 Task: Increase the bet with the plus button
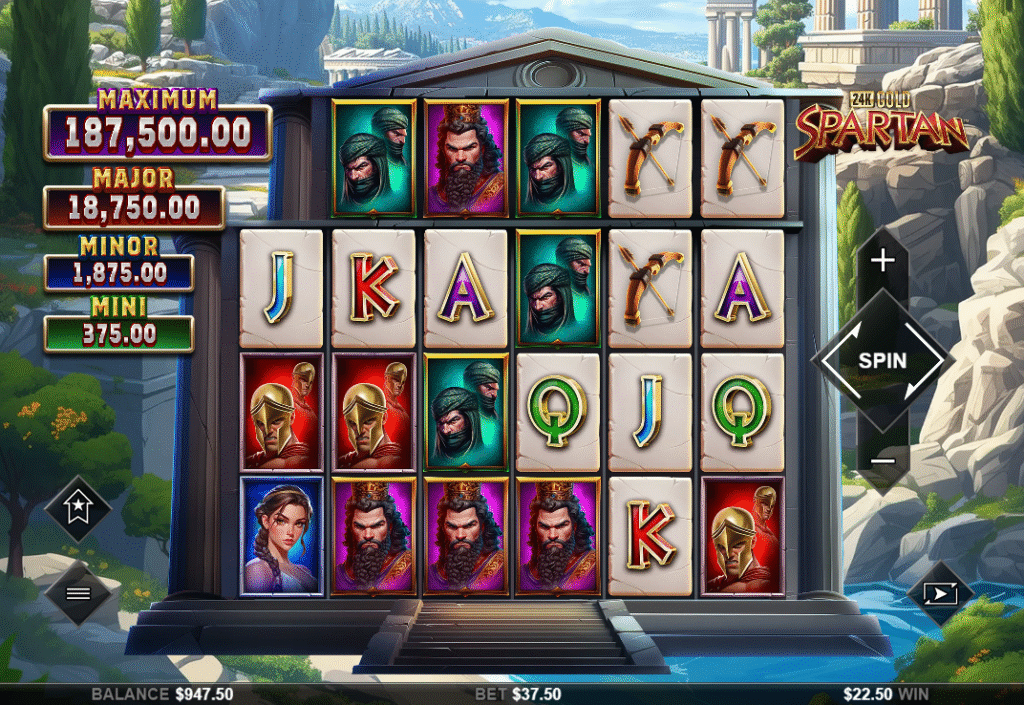click(x=882, y=261)
